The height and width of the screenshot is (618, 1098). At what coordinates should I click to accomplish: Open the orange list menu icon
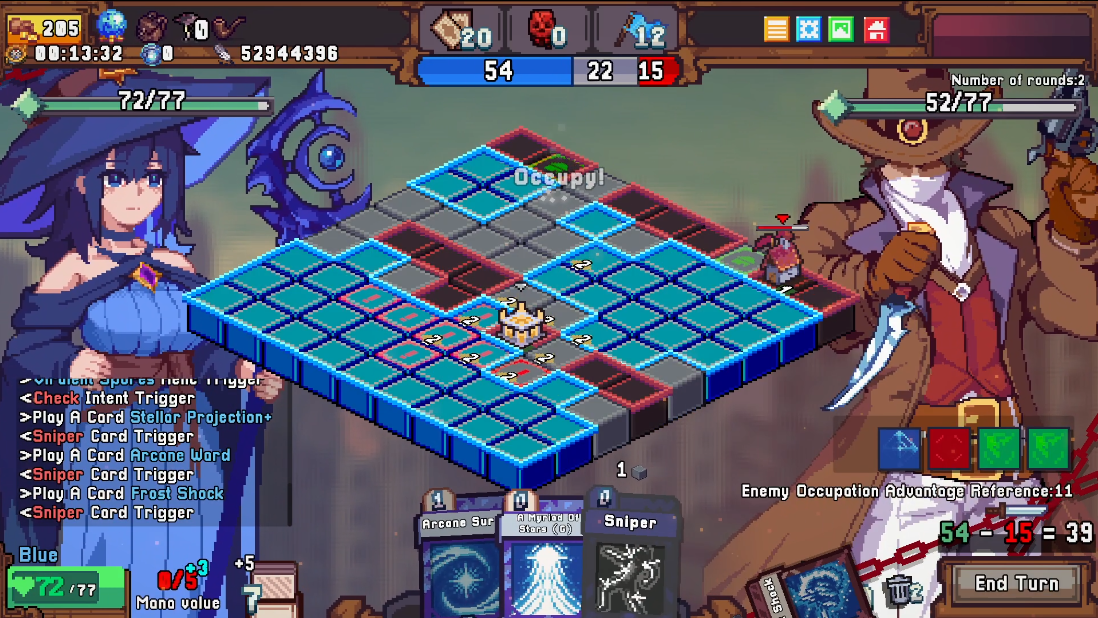777,28
